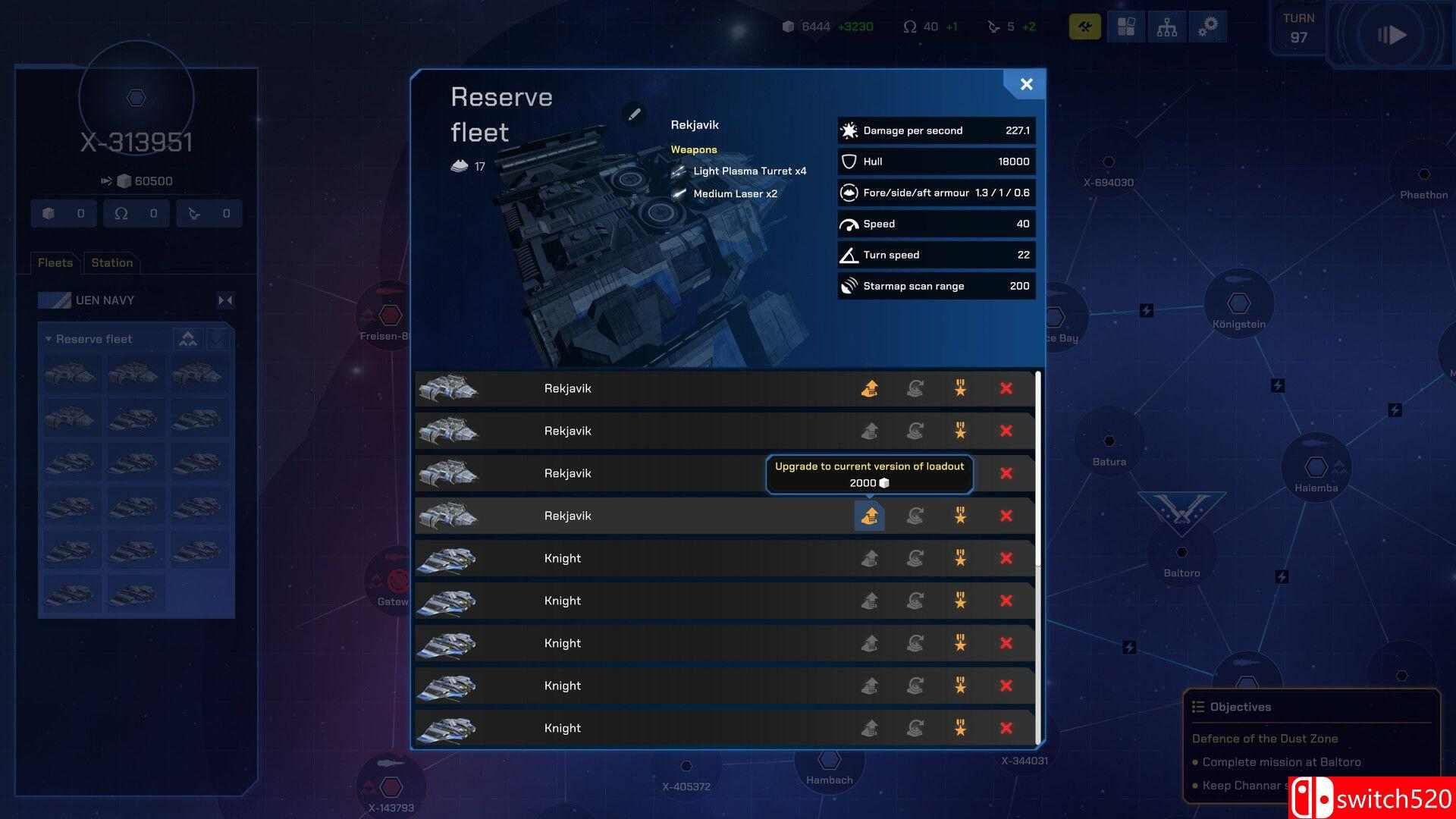Image resolution: width=1456 pixels, height=819 pixels.
Task: Close the Reserve fleet dialog
Action: [1026, 84]
